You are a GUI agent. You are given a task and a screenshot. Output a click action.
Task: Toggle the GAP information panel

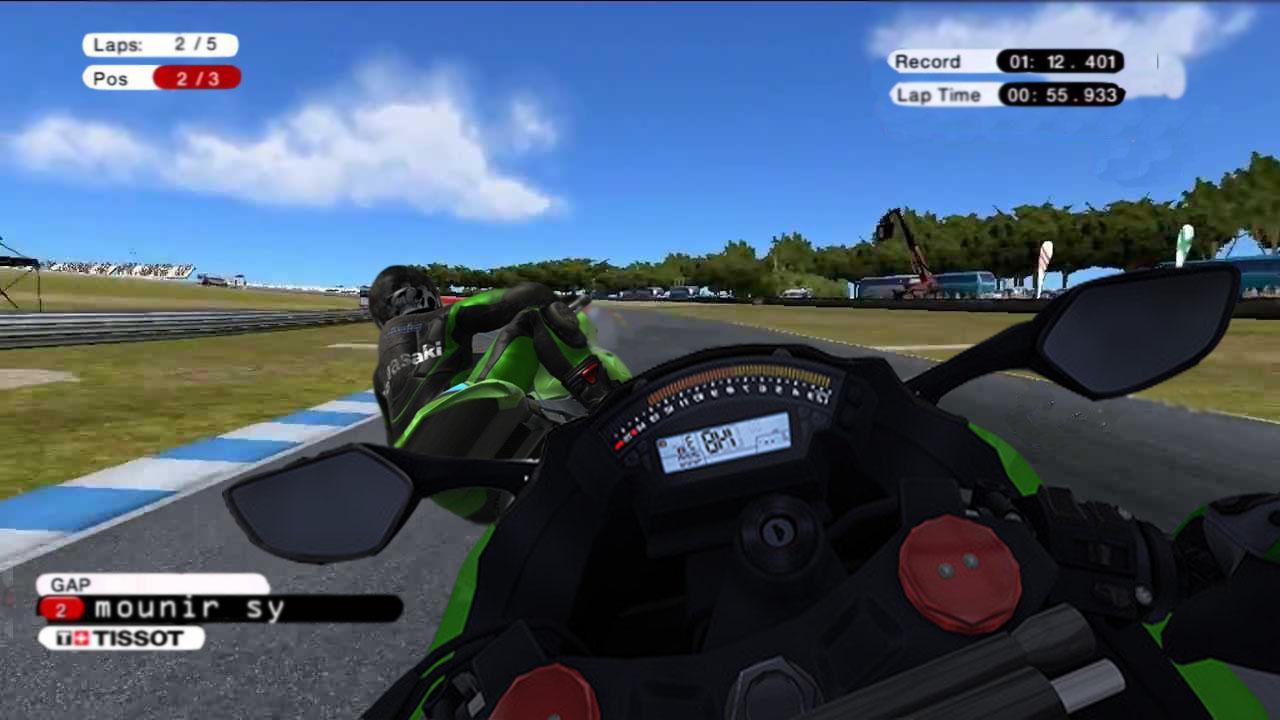pos(150,607)
